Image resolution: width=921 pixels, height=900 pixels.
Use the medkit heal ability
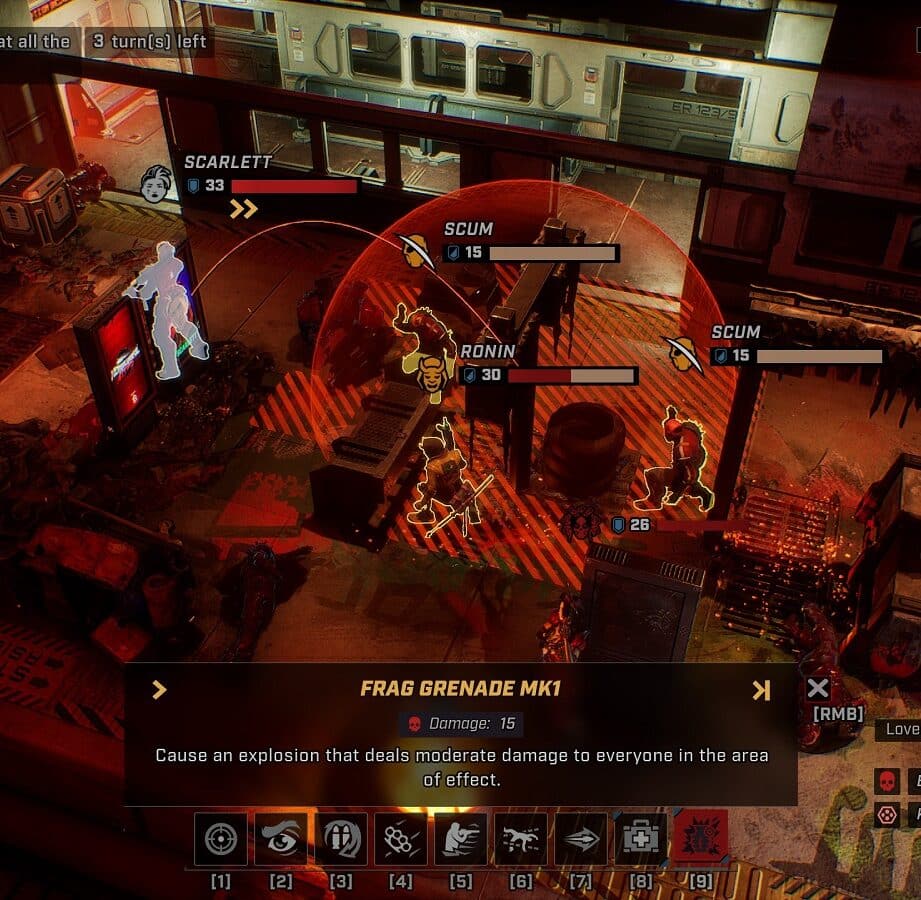(x=641, y=839)
